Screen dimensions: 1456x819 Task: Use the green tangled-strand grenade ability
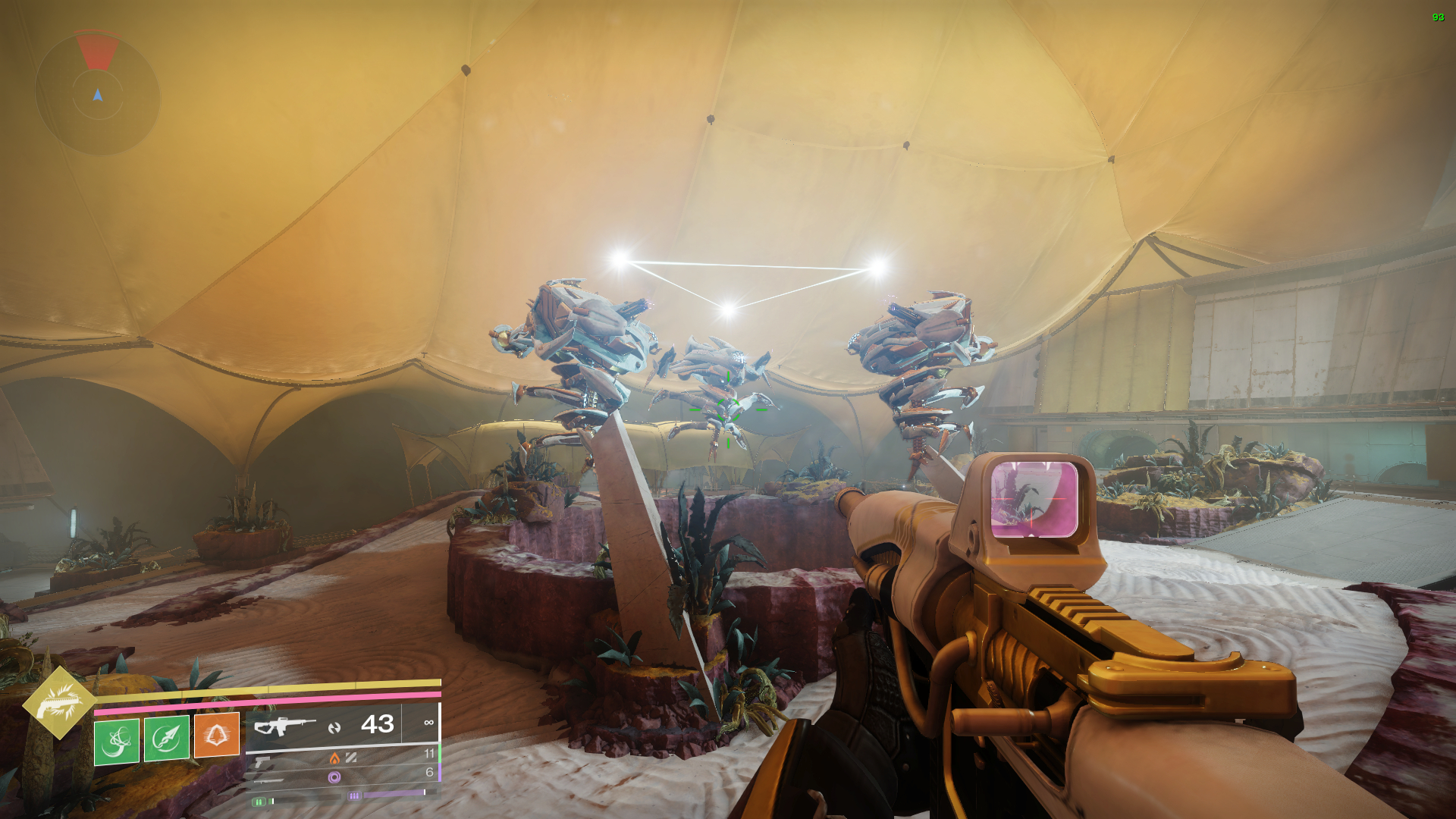(117, 741)
